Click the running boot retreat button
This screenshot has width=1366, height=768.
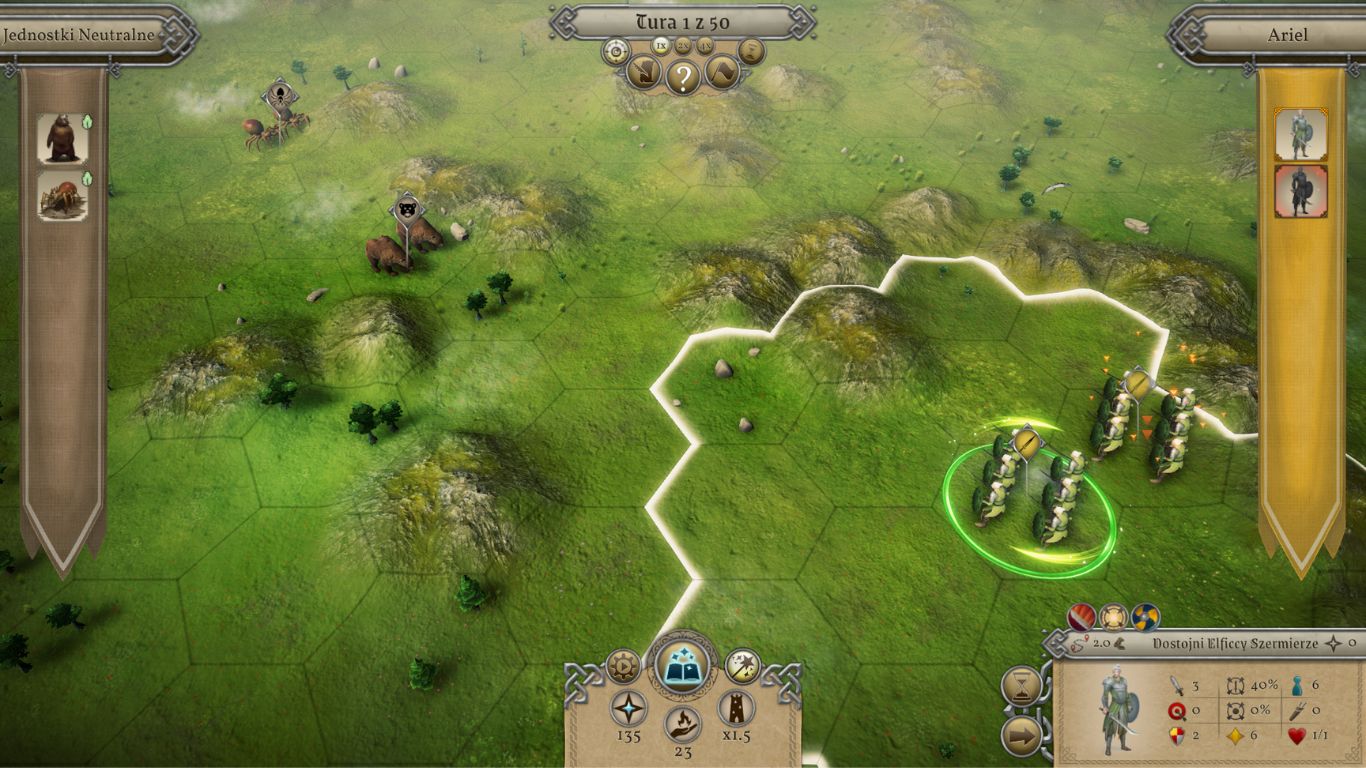(x=642, y=72)
